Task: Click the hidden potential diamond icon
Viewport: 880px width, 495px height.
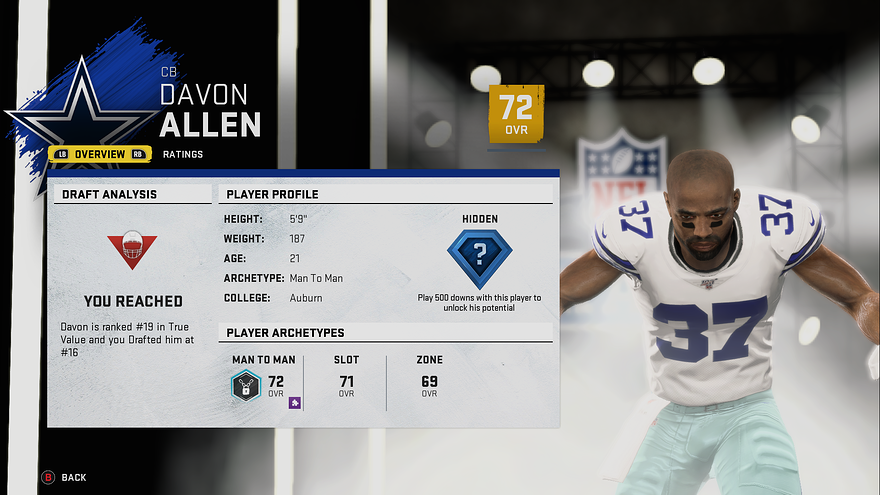Action: click(x=479, y=258)
